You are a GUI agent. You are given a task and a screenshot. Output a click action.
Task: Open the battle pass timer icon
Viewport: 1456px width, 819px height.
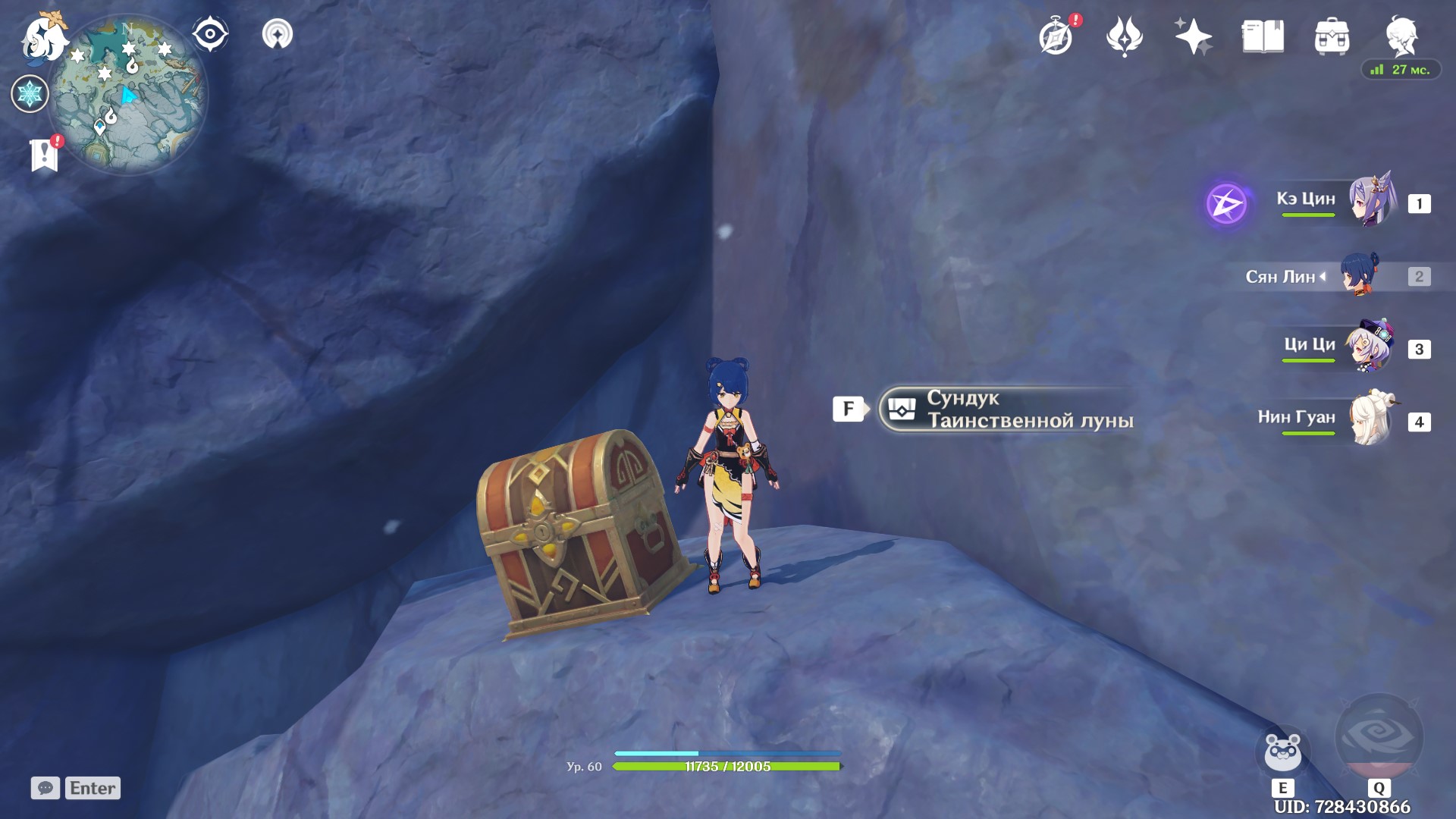pyautogui.click(x=1056, y=36)
